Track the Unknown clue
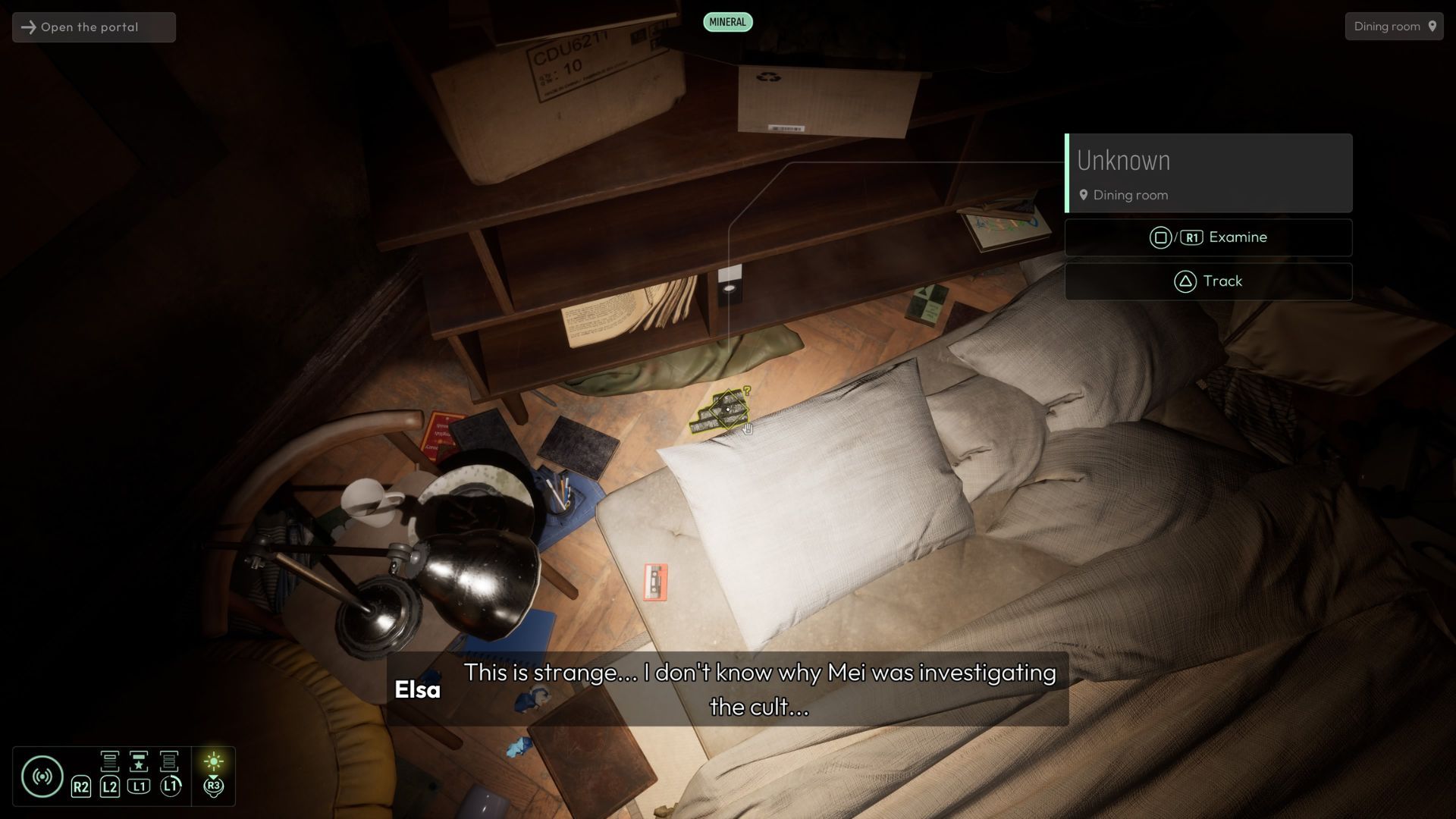 [1208, 281]
